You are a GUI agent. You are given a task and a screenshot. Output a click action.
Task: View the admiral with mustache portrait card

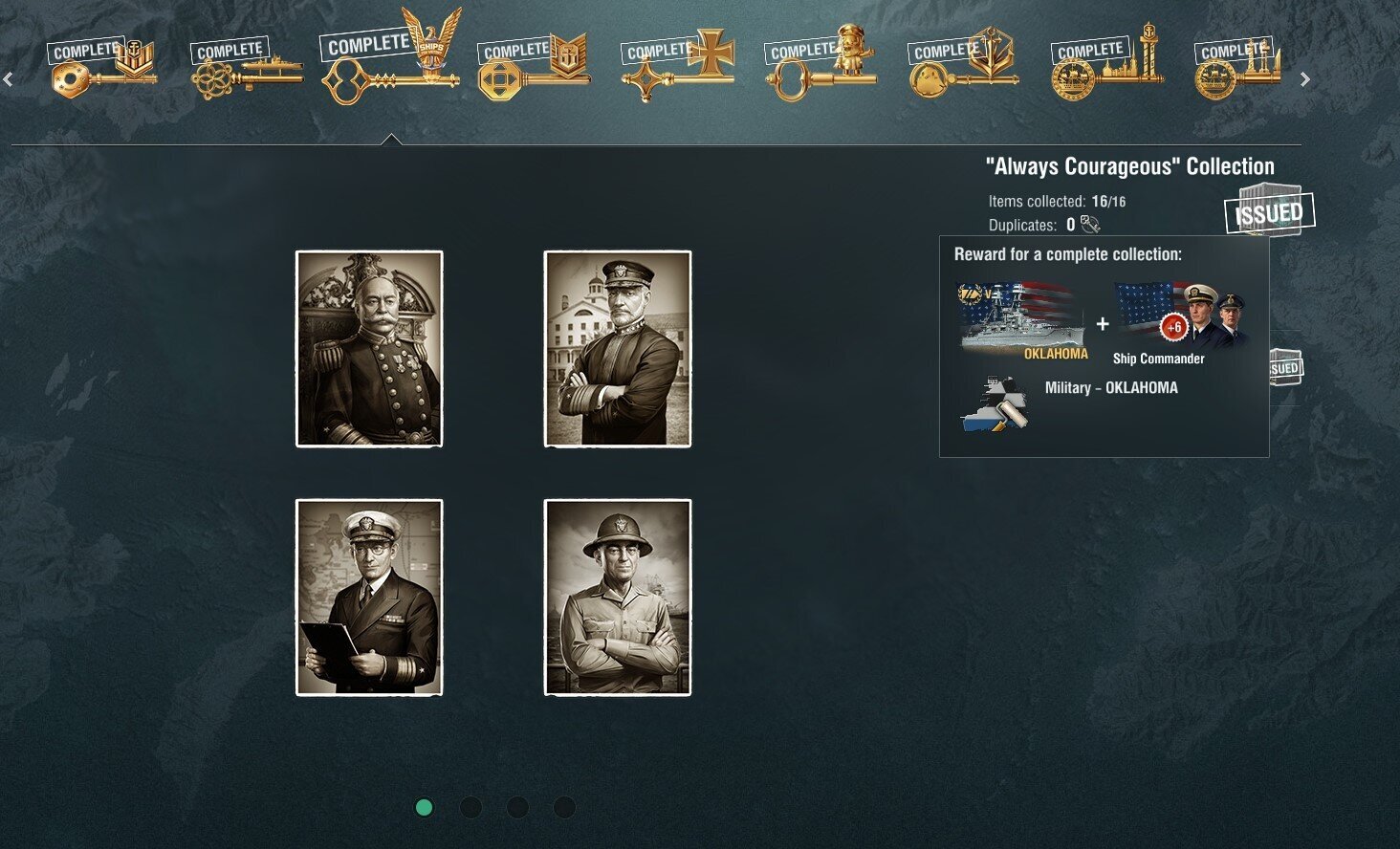(369, 349)
